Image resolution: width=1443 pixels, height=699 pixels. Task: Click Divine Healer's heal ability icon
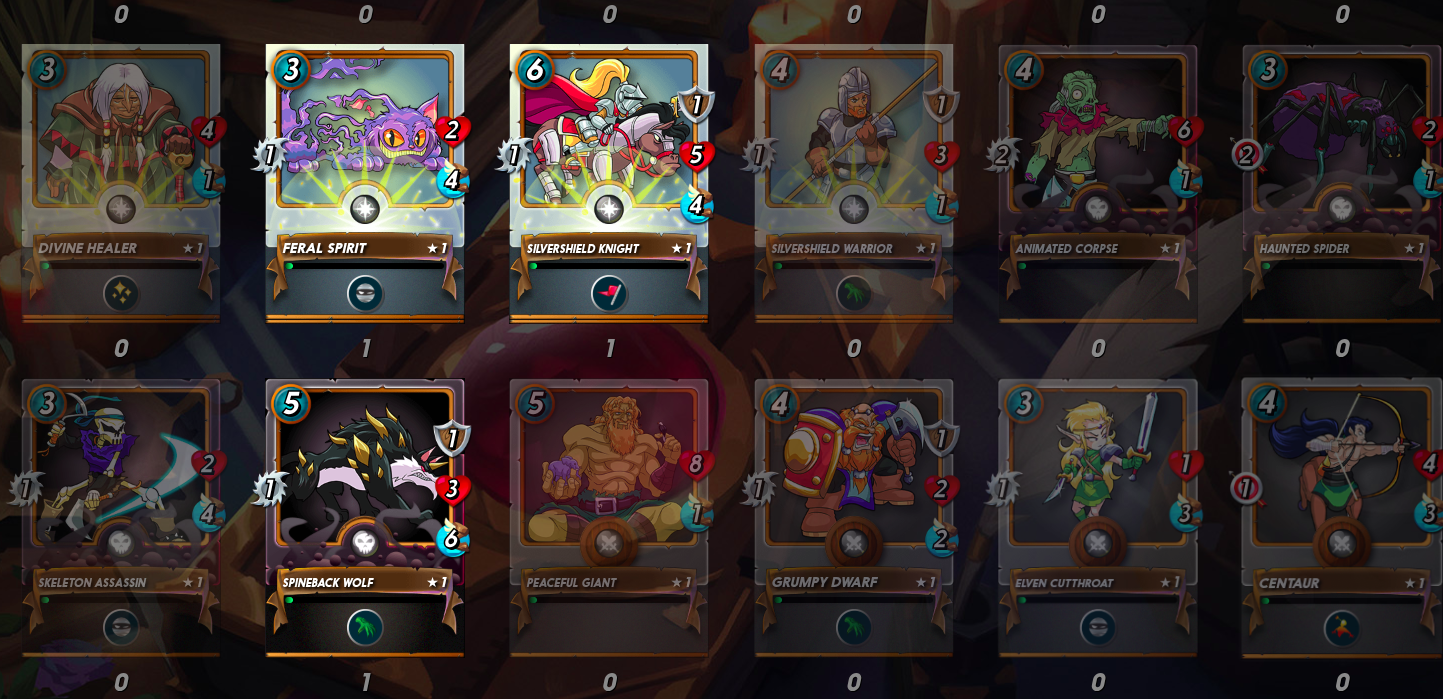click(x=121, y=293)
